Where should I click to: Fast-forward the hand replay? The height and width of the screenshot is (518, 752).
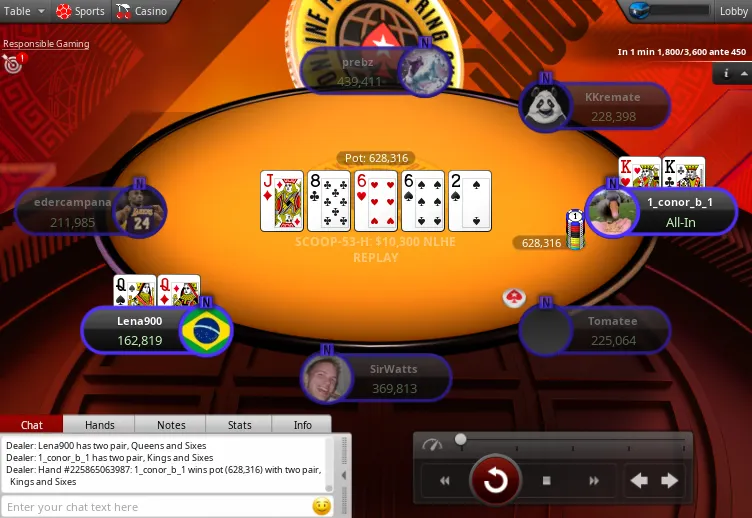point(594,481)
